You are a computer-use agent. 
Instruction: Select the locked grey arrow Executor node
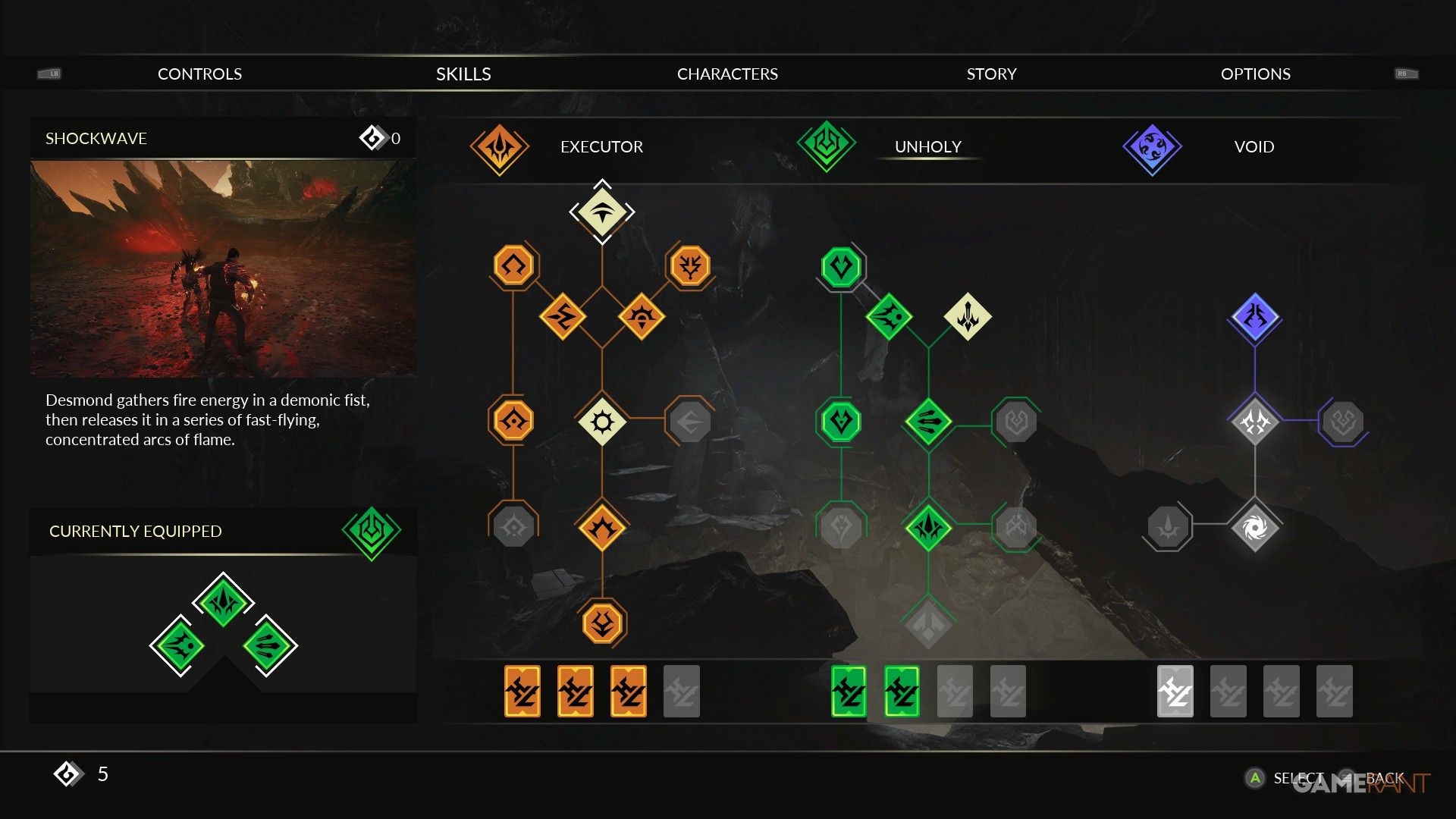point(689,422)
